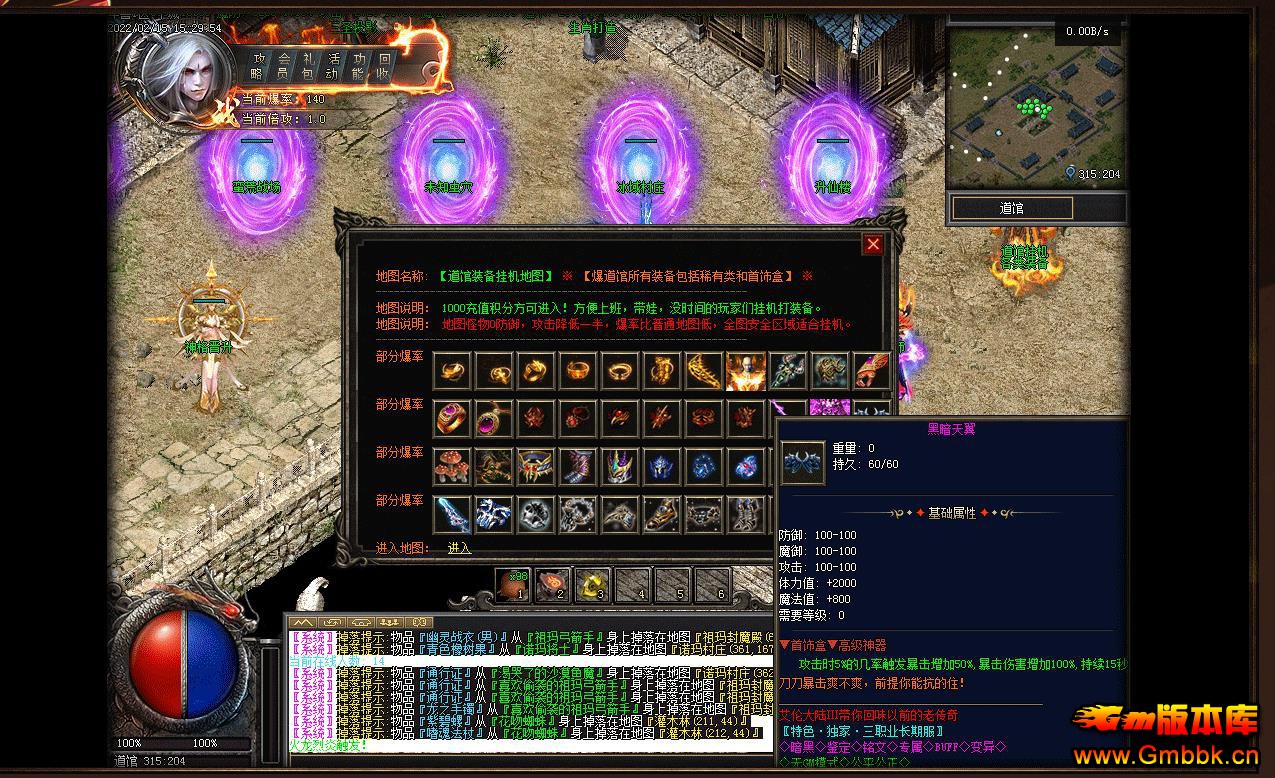Viewport: 1275px width, 778px height.
Task: Open the 会员 membership menu
Action: [283, 66]
